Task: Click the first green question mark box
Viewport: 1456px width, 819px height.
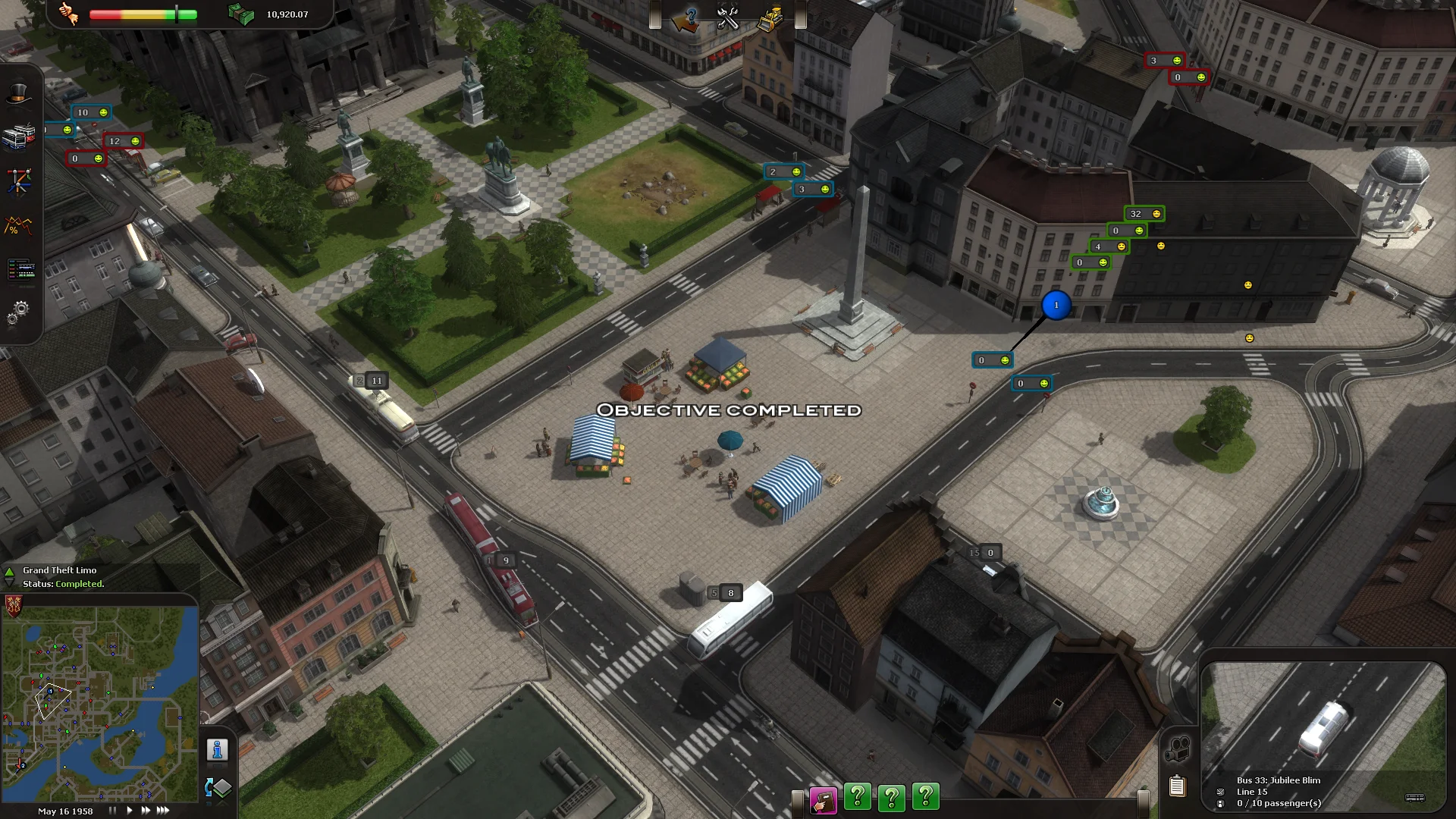Action: [858, 797]
